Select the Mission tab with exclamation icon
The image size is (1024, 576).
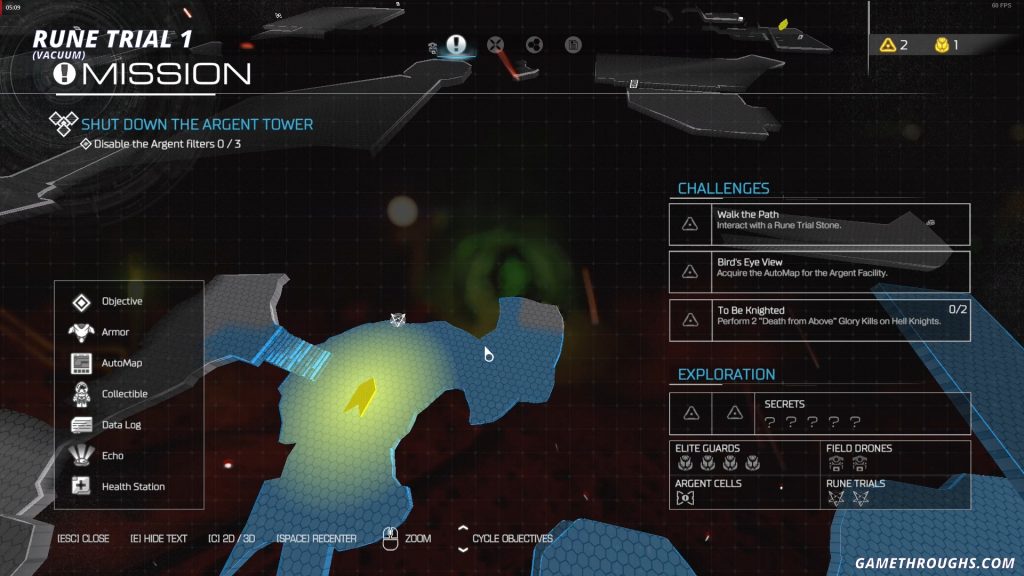pyautogui.click(x=456, y=45)
